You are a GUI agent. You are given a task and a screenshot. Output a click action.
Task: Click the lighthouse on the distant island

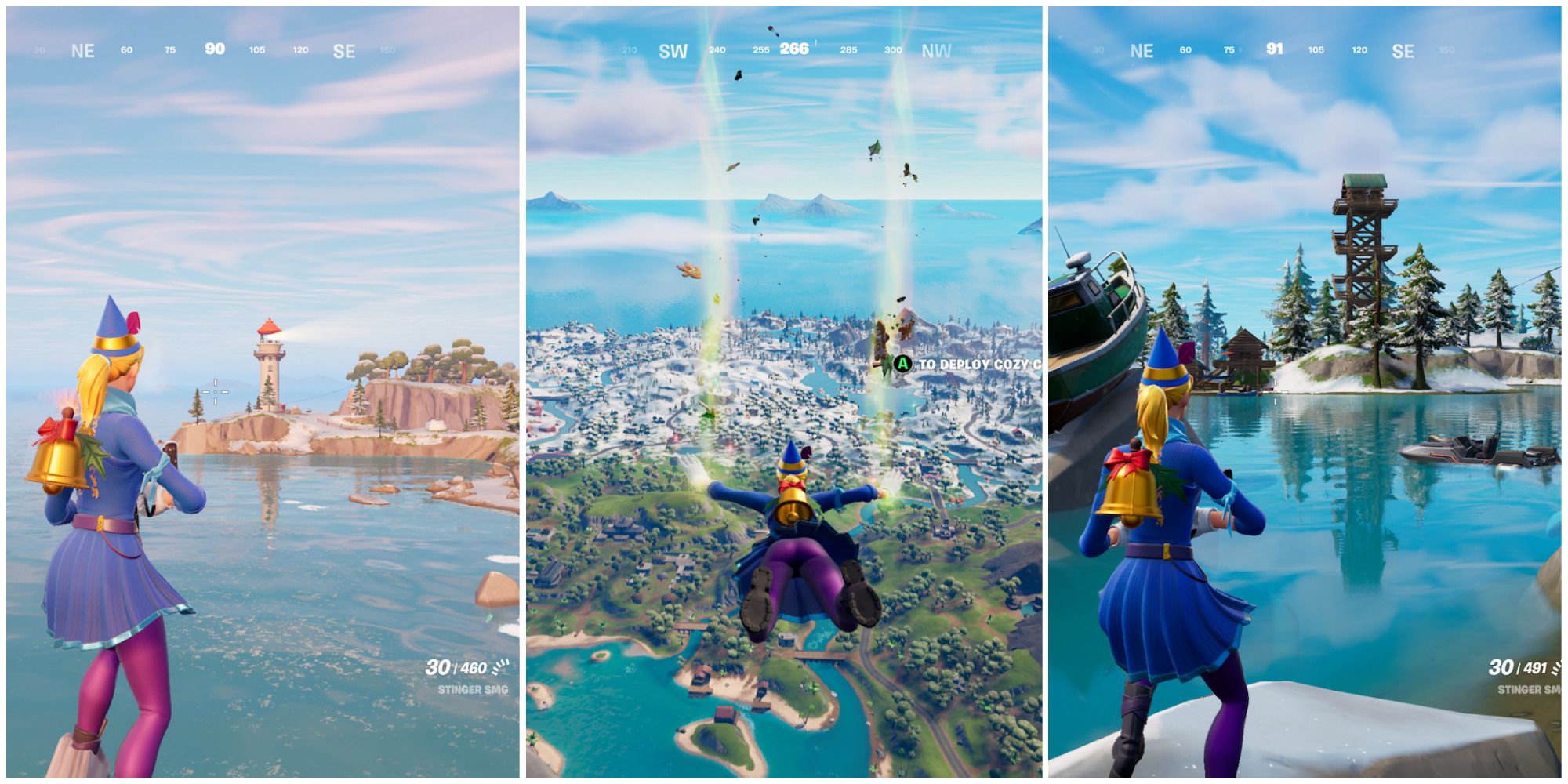[270, 357]
